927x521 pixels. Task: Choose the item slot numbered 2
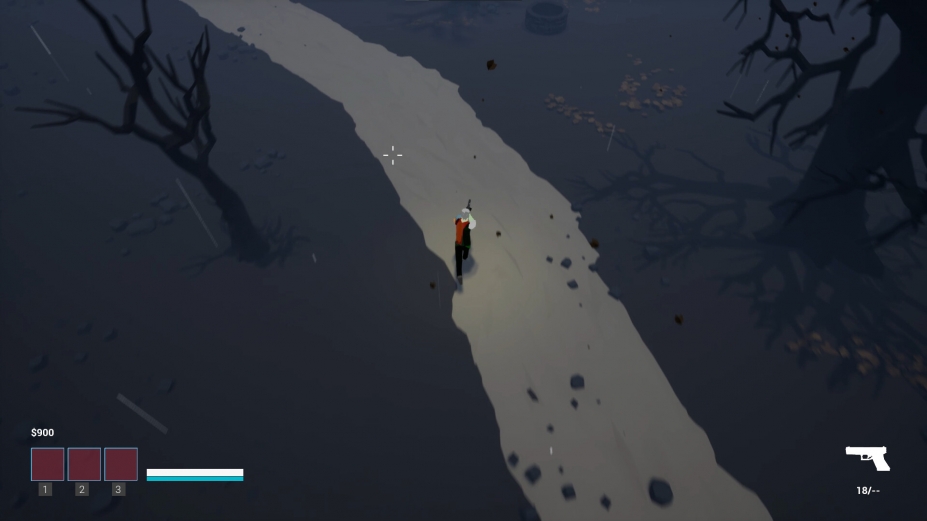[x=84, y=464]
